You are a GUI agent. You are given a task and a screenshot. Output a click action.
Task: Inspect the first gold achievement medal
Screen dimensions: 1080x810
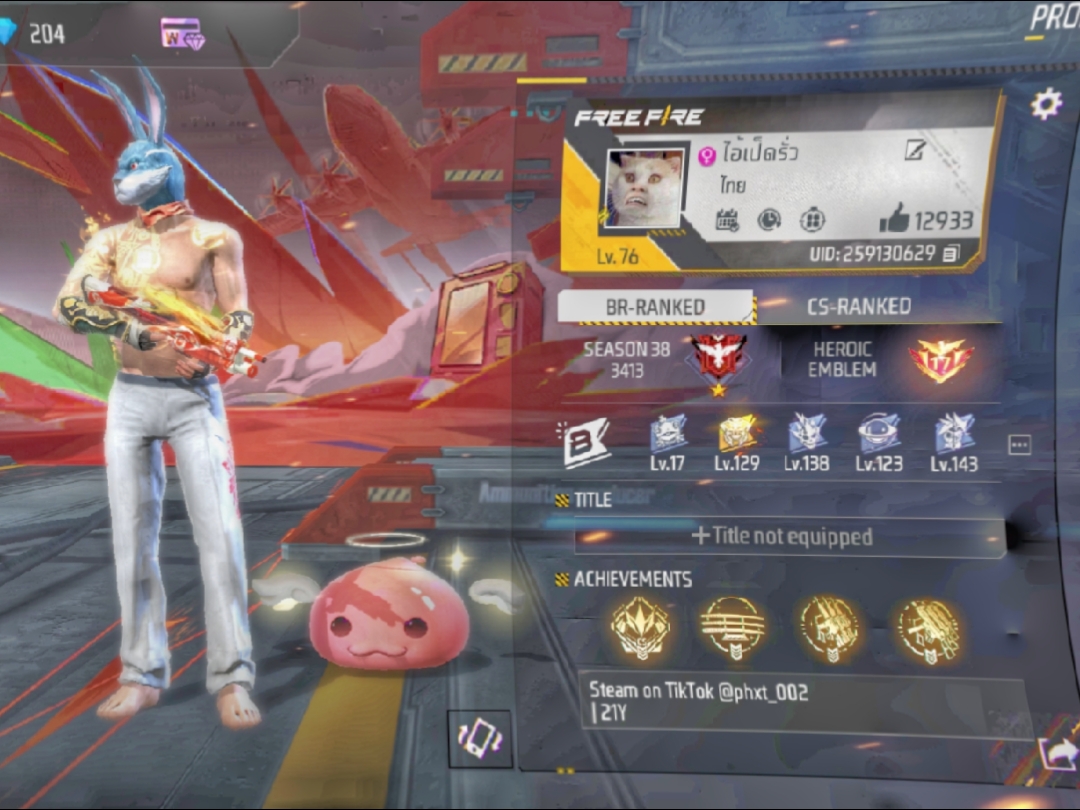click(x=640, y=629)
